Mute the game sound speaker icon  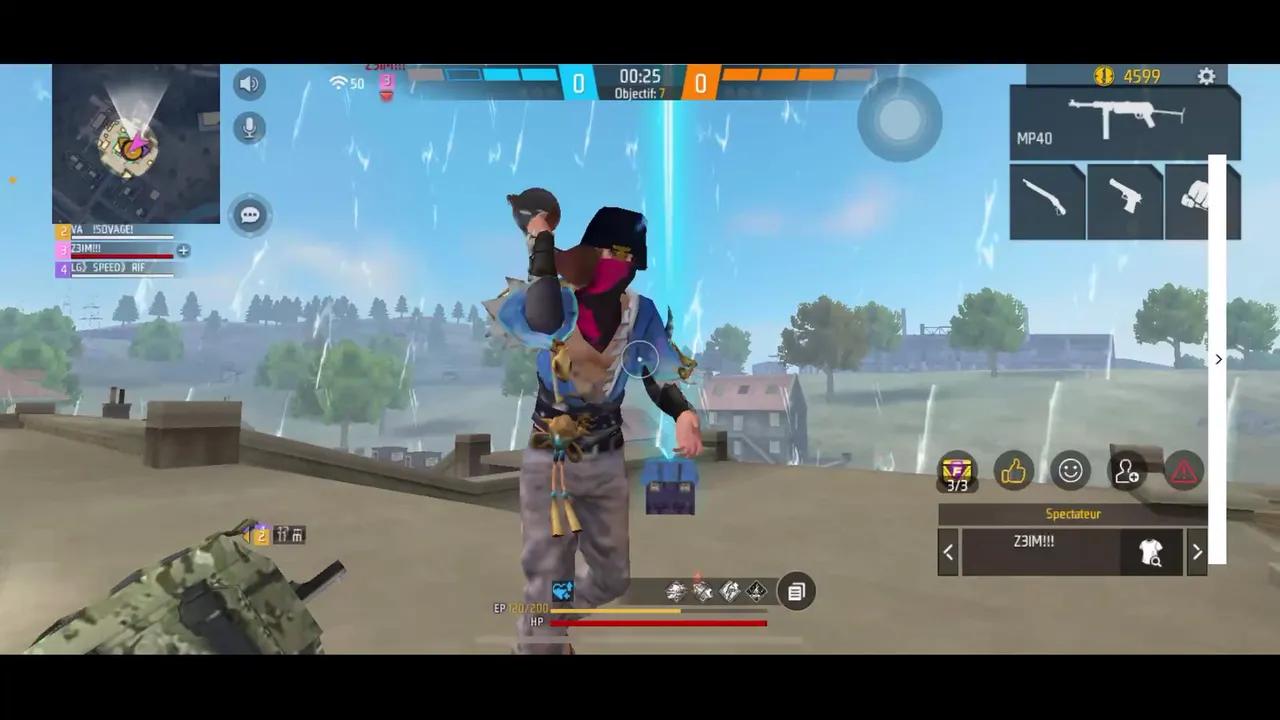coord(249,83)
